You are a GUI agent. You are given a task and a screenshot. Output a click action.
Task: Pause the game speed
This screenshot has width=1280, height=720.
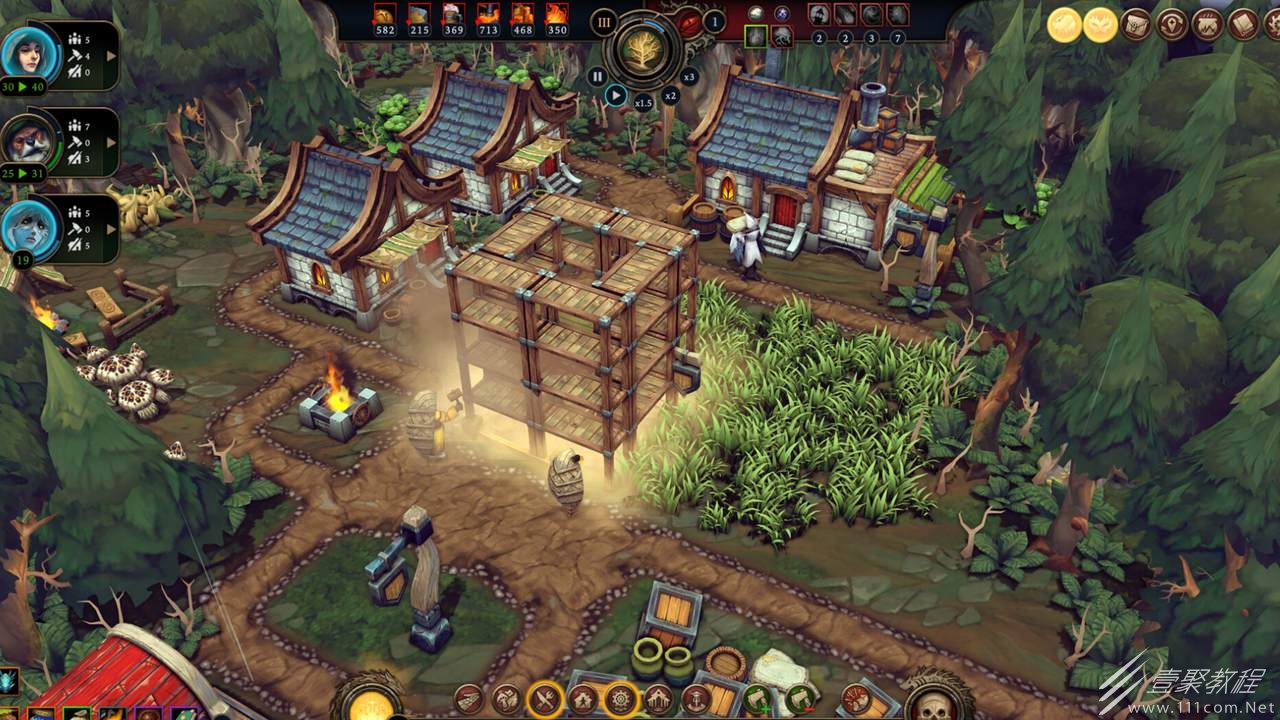(x=597, y=76)
